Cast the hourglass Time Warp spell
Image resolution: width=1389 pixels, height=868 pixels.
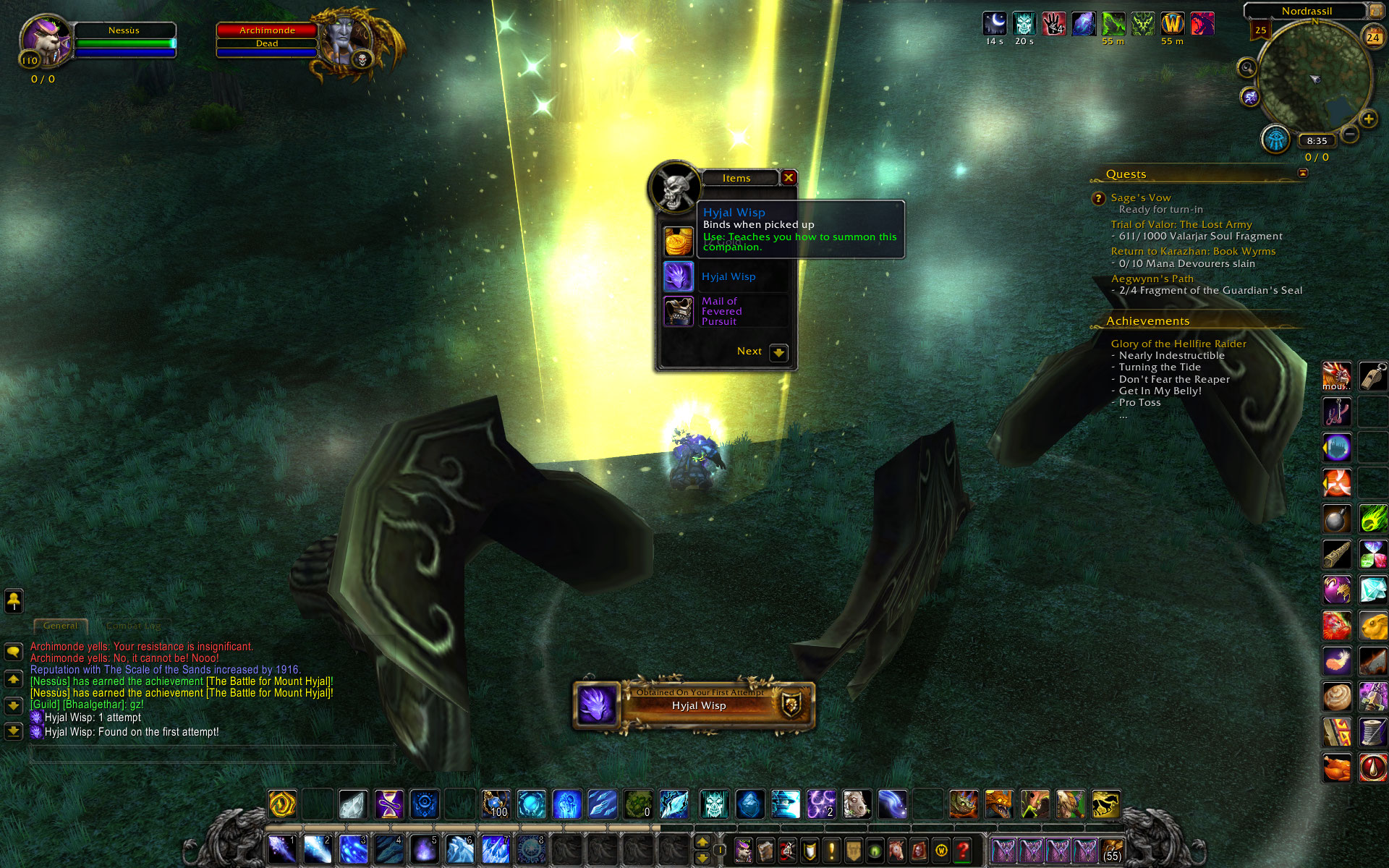(x=388, y=804)
